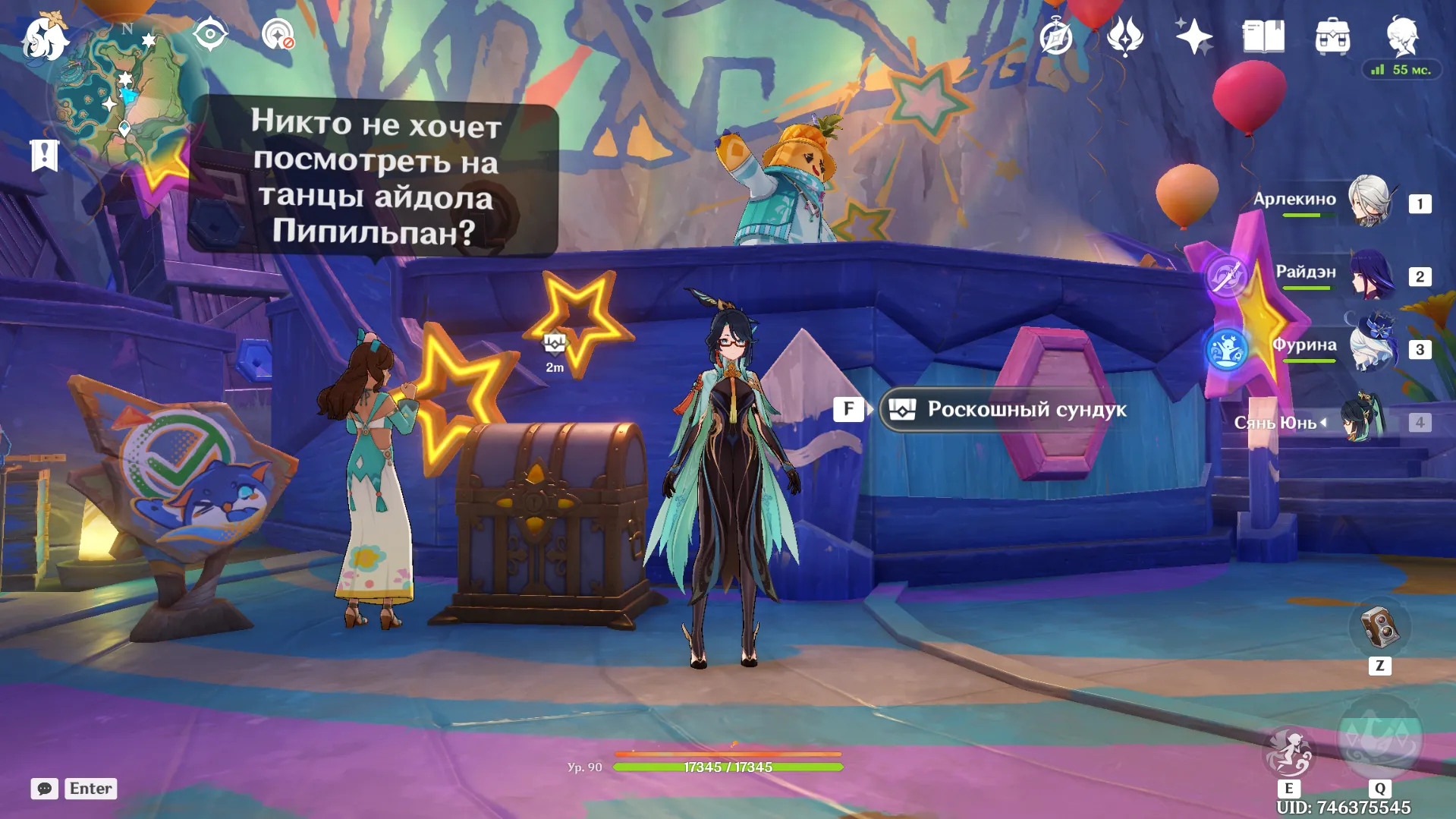1456x819 pixels.
Task: Open the character screen icon
Action: click(1402, 35)
